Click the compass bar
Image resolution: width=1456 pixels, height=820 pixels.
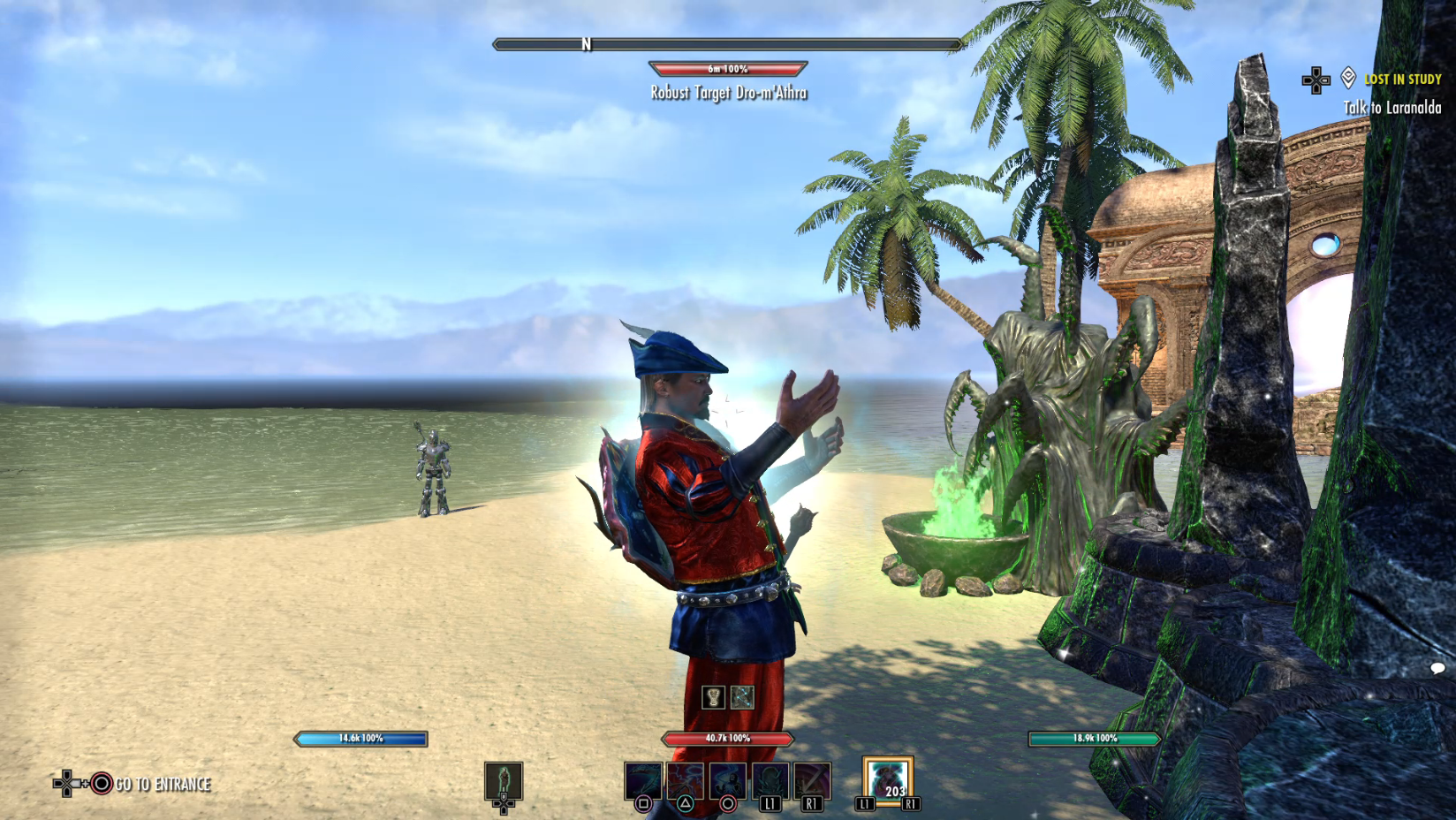tap(727, 44)
